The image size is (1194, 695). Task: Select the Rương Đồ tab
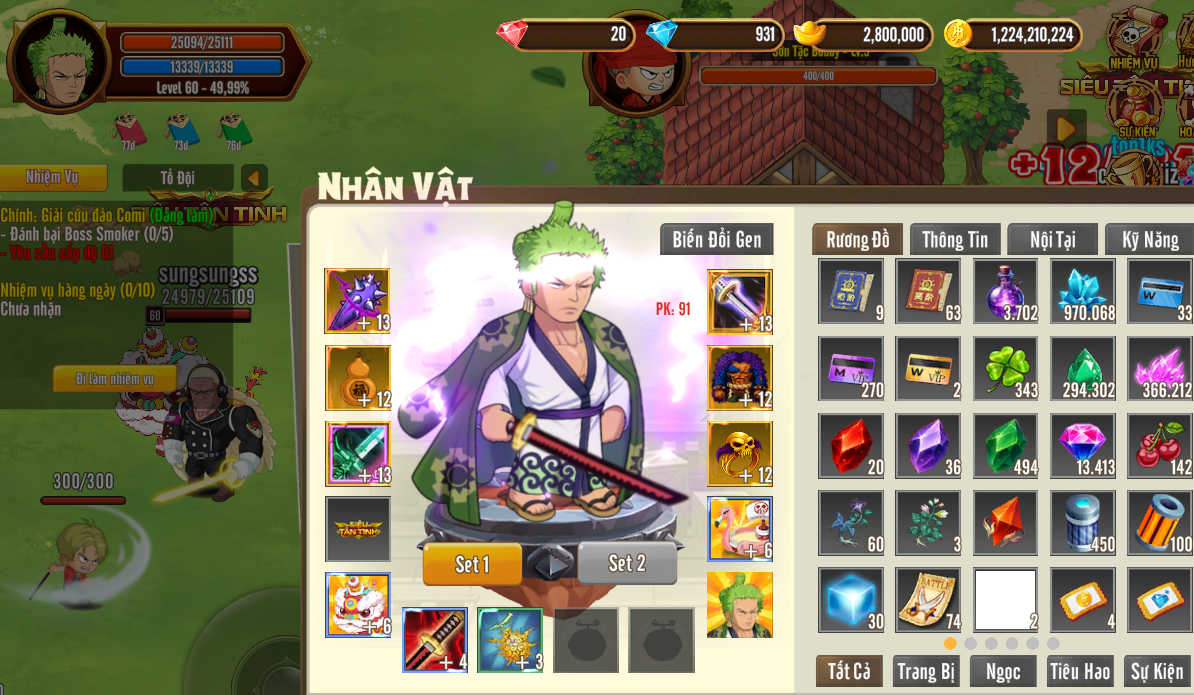point(857,240)
